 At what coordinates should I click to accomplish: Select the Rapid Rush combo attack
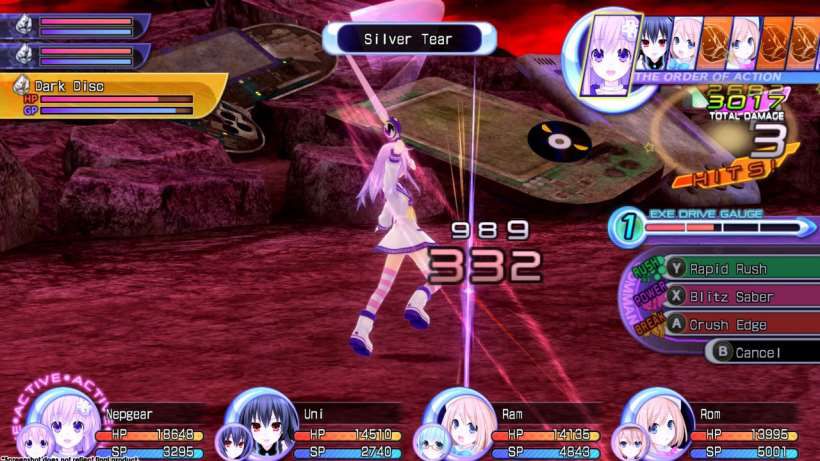(x=740, y=267)
